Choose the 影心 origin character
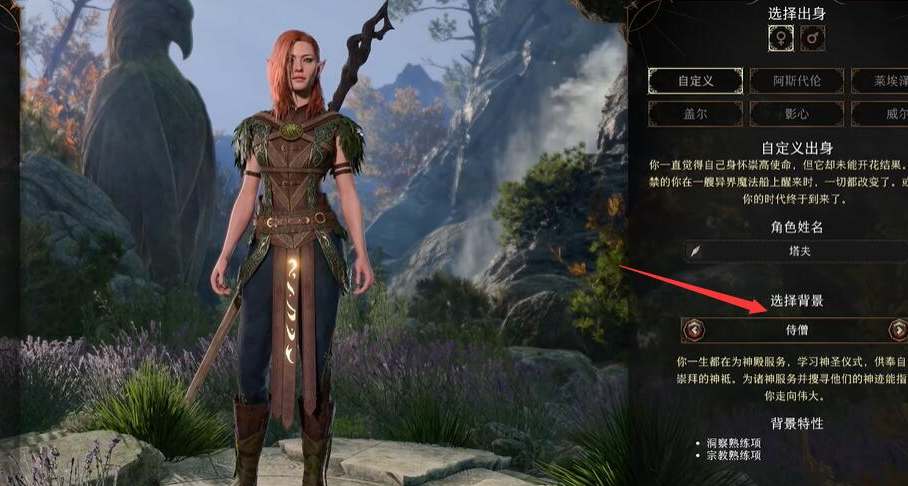This screenshot has width=908, height=486. (795, 114)
